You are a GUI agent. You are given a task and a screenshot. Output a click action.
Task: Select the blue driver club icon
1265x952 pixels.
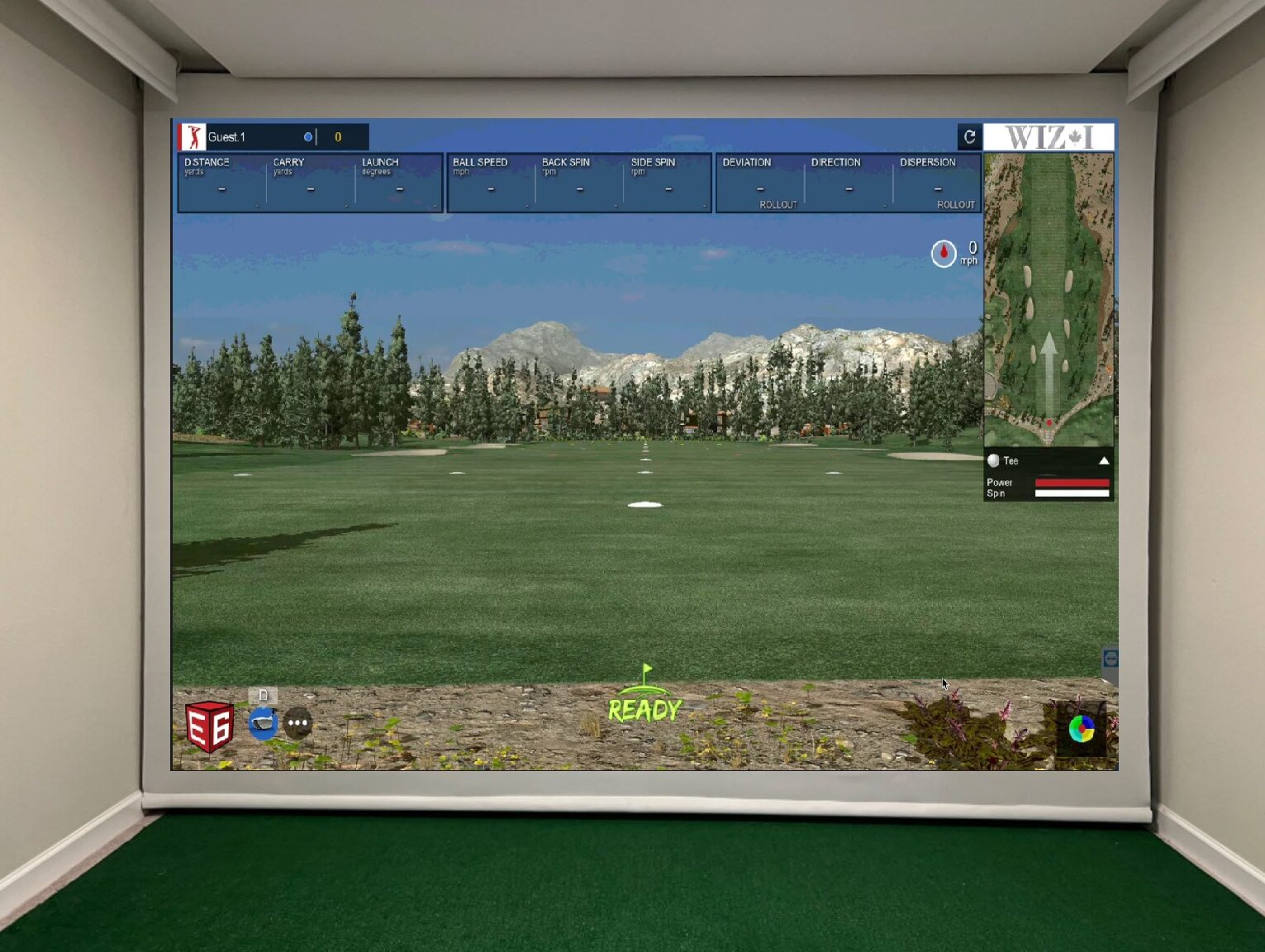pos(263,723)
